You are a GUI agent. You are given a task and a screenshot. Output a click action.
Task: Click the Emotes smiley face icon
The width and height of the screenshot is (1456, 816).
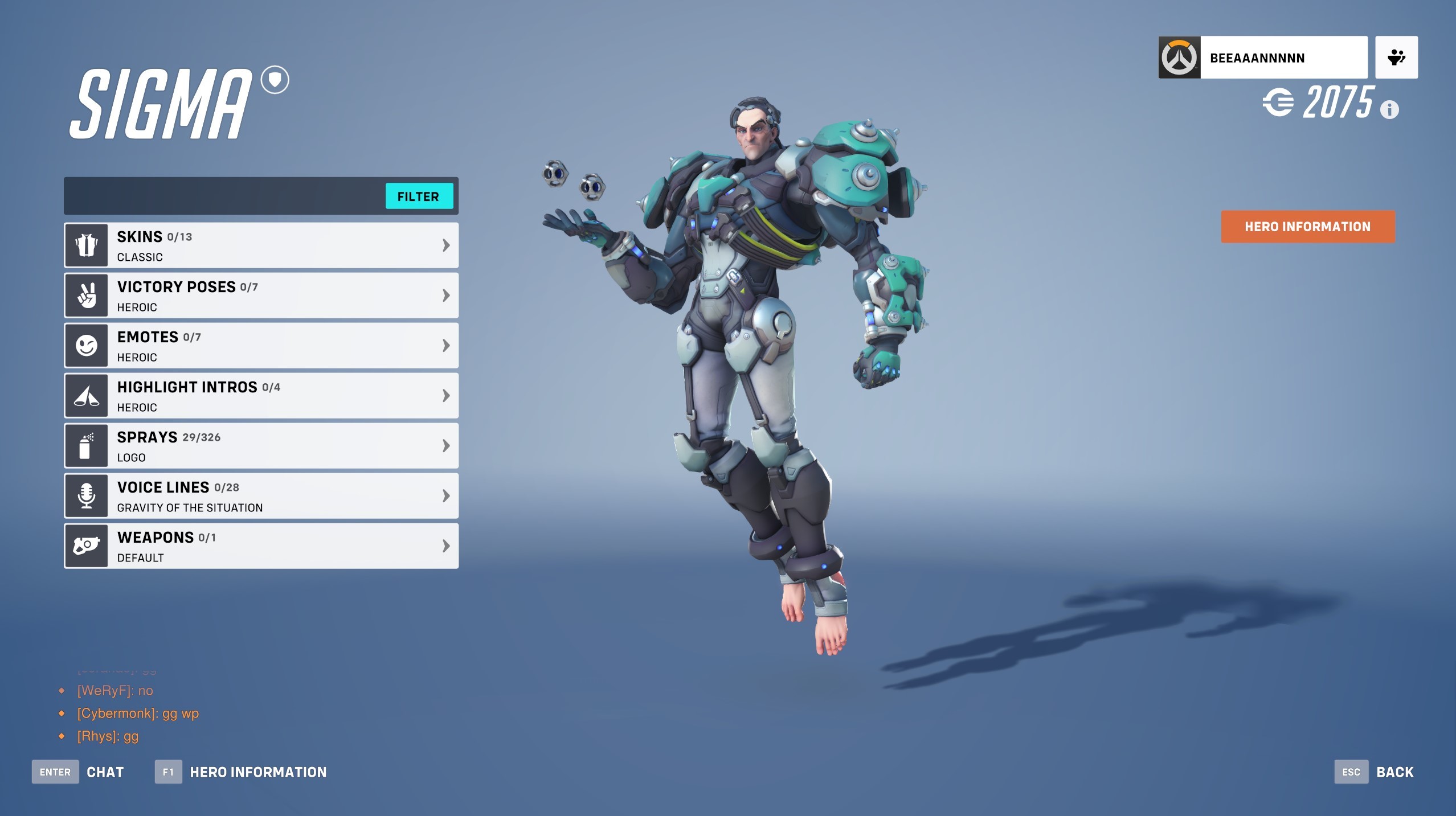tap(86, 345)
